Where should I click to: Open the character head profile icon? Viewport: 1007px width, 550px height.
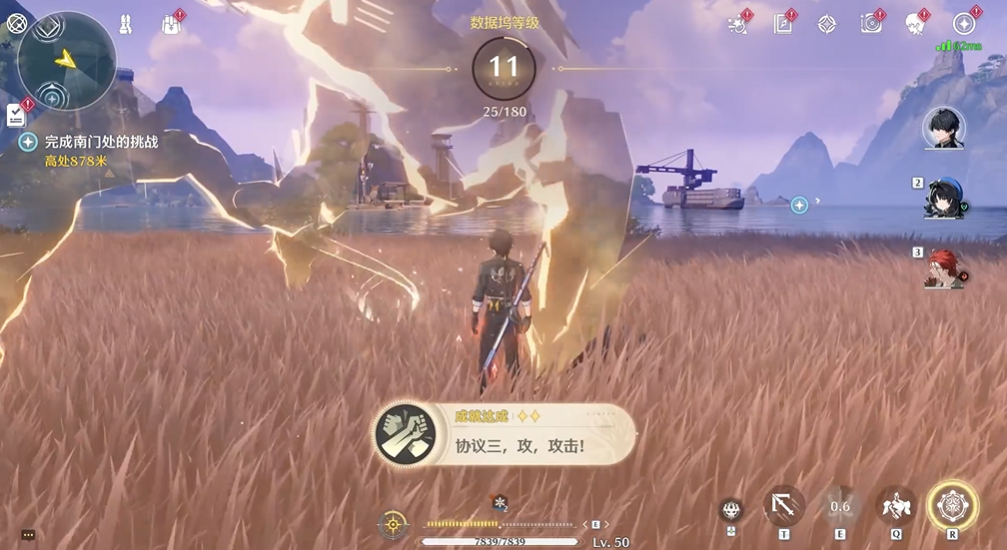(x=915, y=24)
